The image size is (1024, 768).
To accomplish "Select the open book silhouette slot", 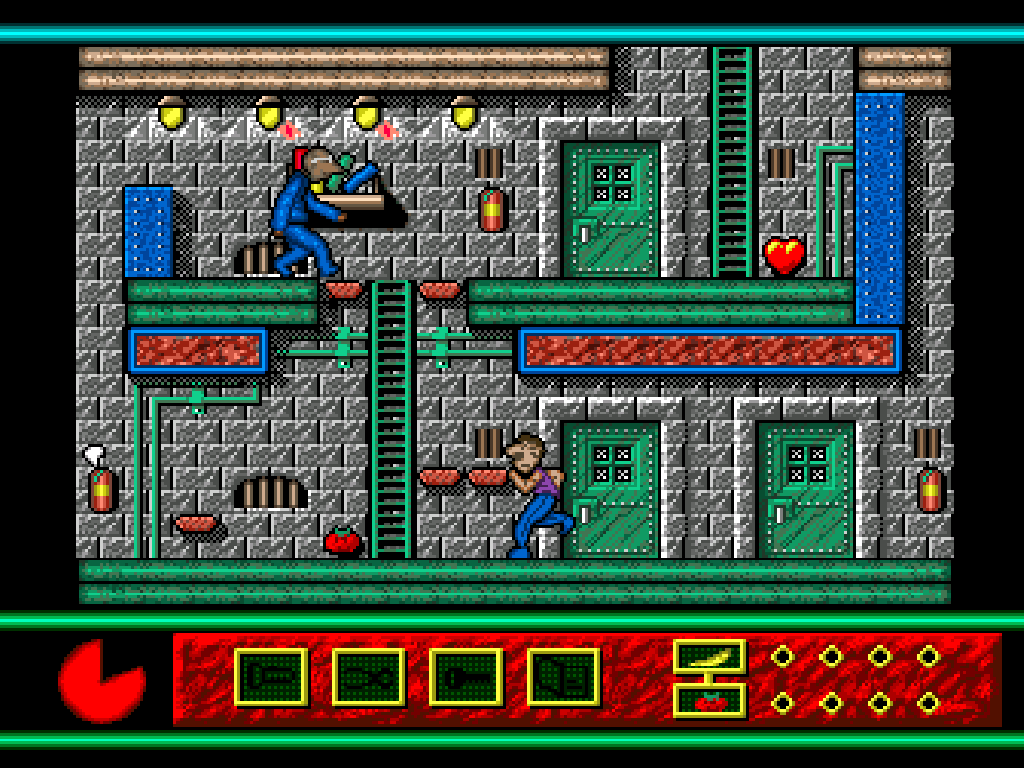I will tap(563, 677).
